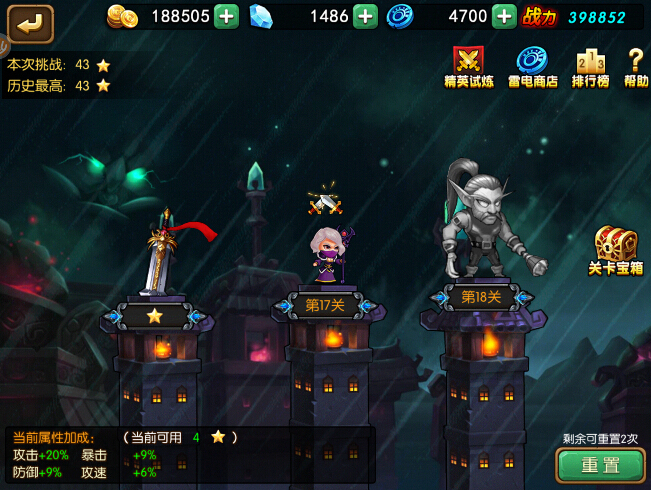
Task: Open the 帮助 help screen
Action: click(x=636, y=66)
